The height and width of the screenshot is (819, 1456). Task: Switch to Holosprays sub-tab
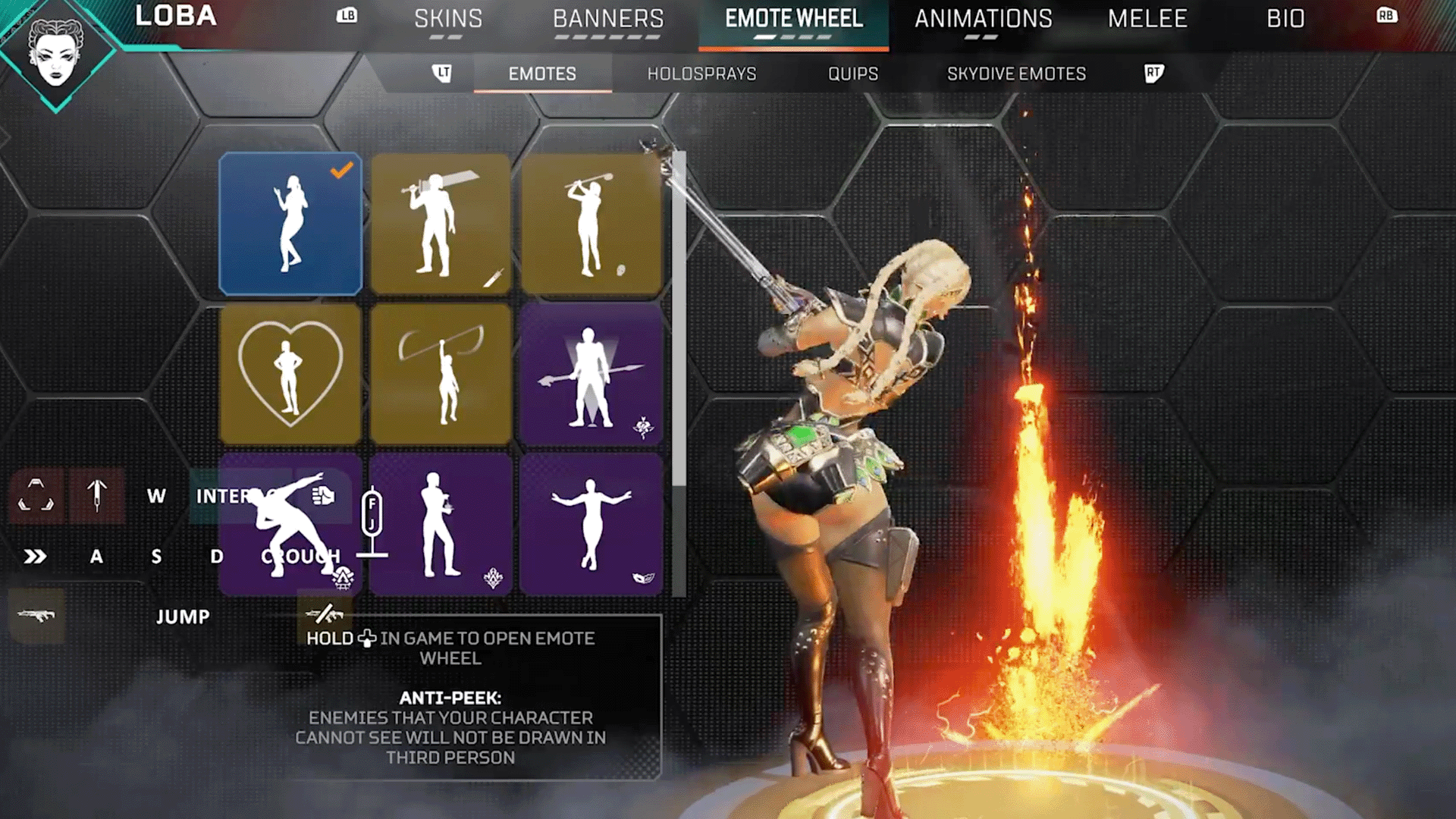(701, 74)
